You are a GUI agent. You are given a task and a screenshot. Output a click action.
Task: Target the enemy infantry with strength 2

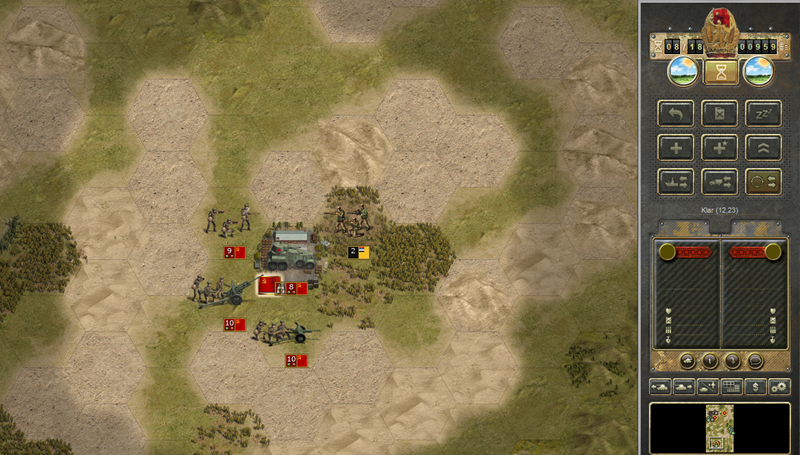[x=352, y=220]
